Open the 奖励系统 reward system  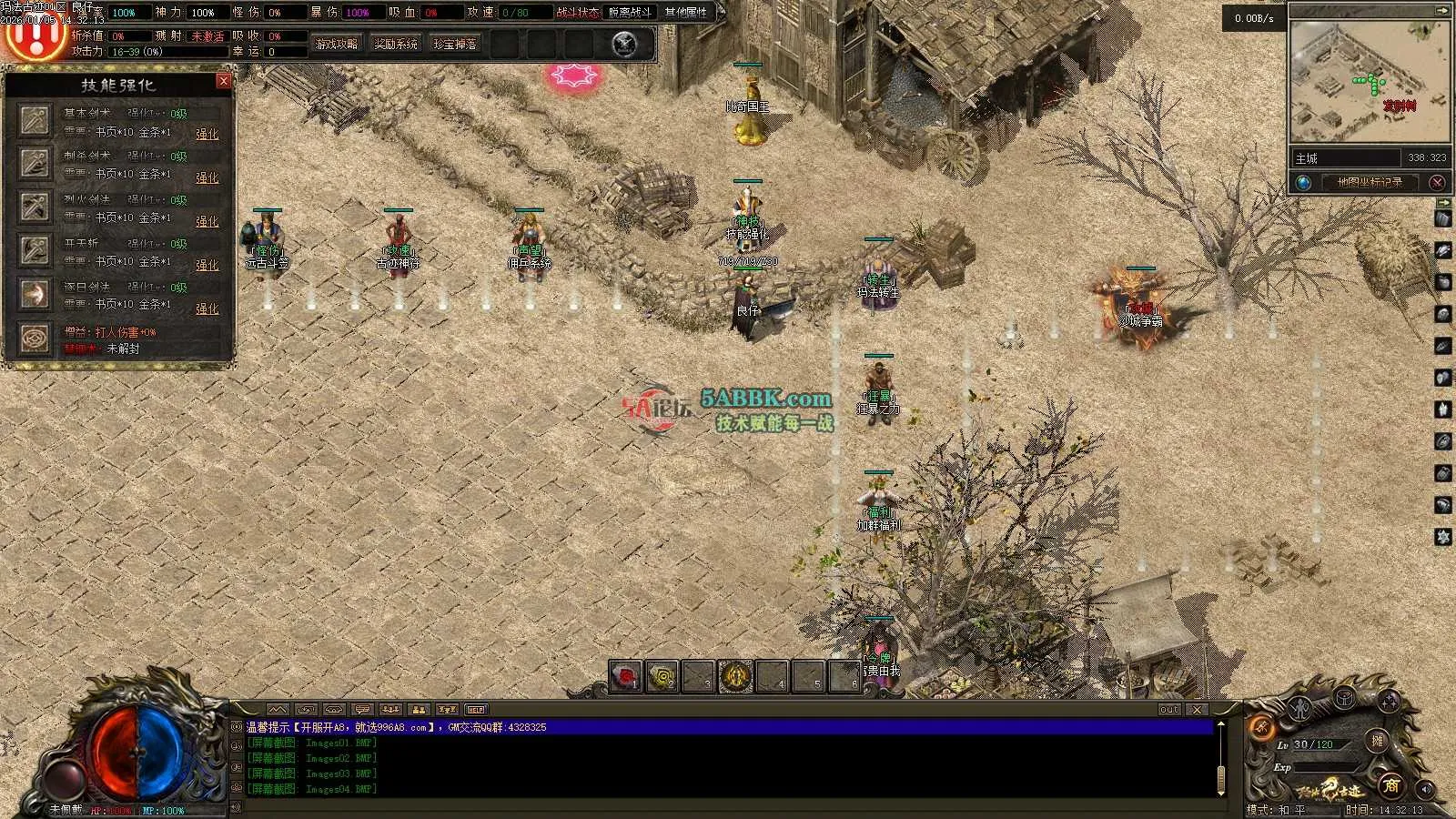tap(396, 44)
